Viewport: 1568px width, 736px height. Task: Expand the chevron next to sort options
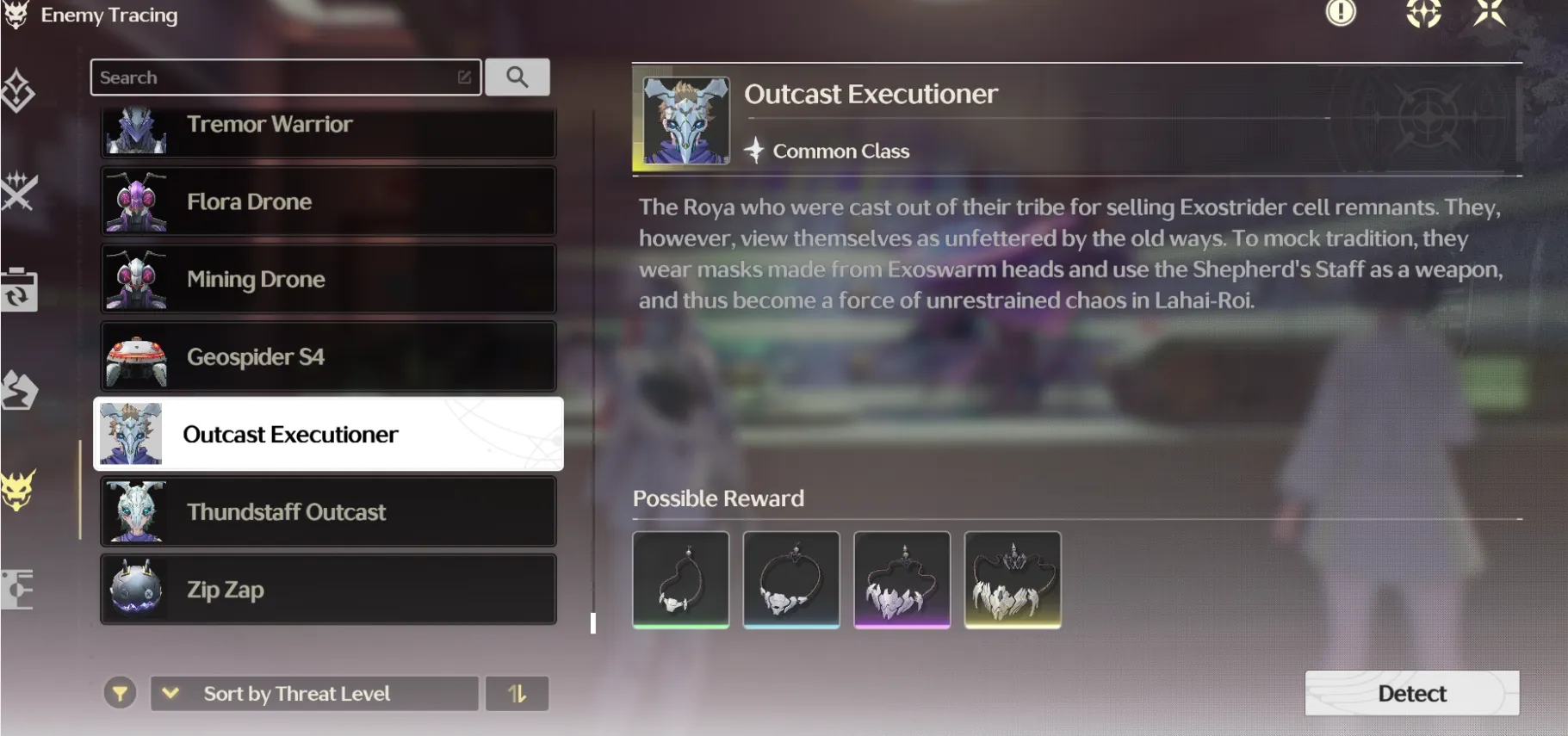[170, 693]
